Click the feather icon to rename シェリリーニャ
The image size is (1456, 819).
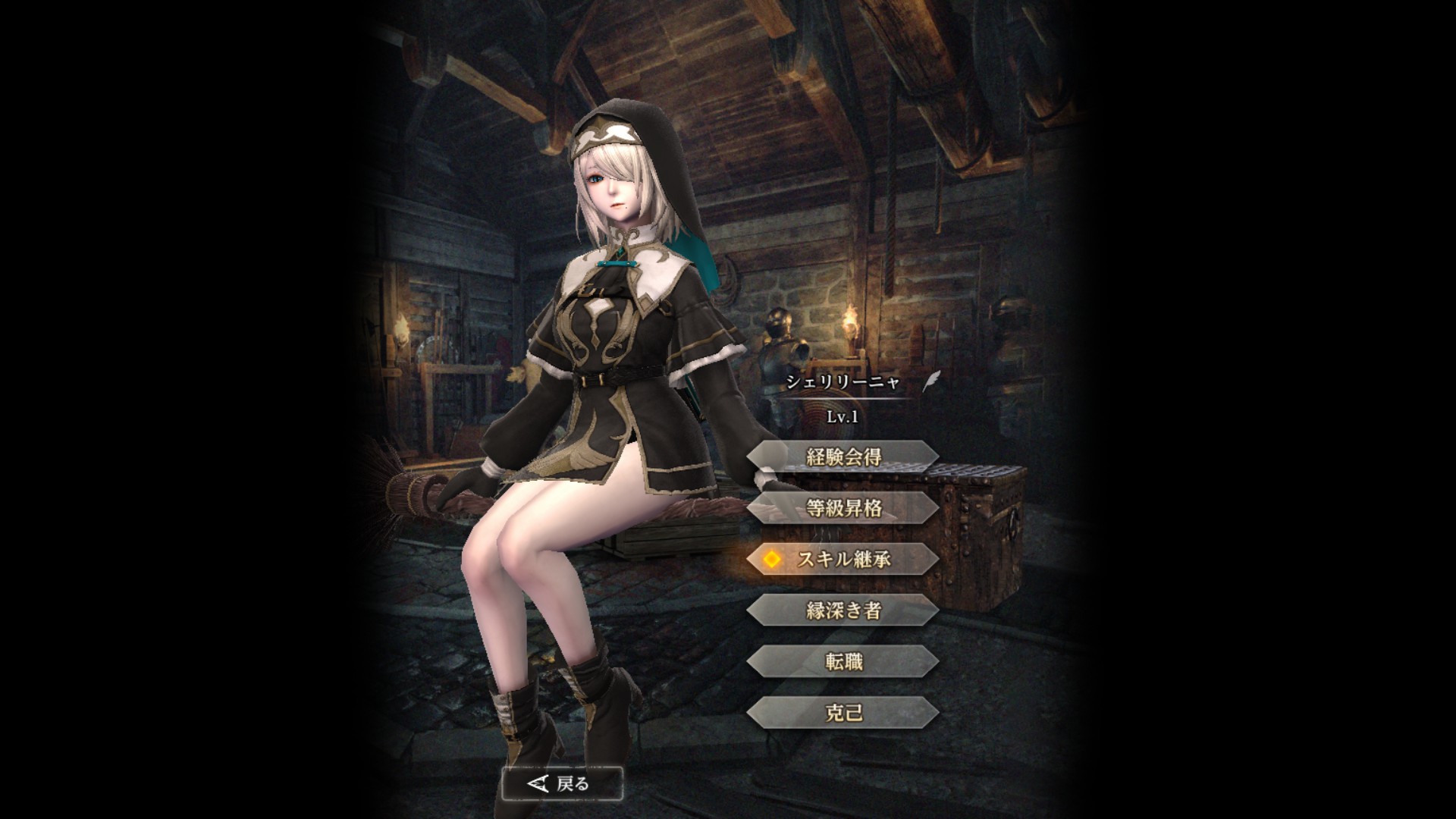(x=930, y=381)
